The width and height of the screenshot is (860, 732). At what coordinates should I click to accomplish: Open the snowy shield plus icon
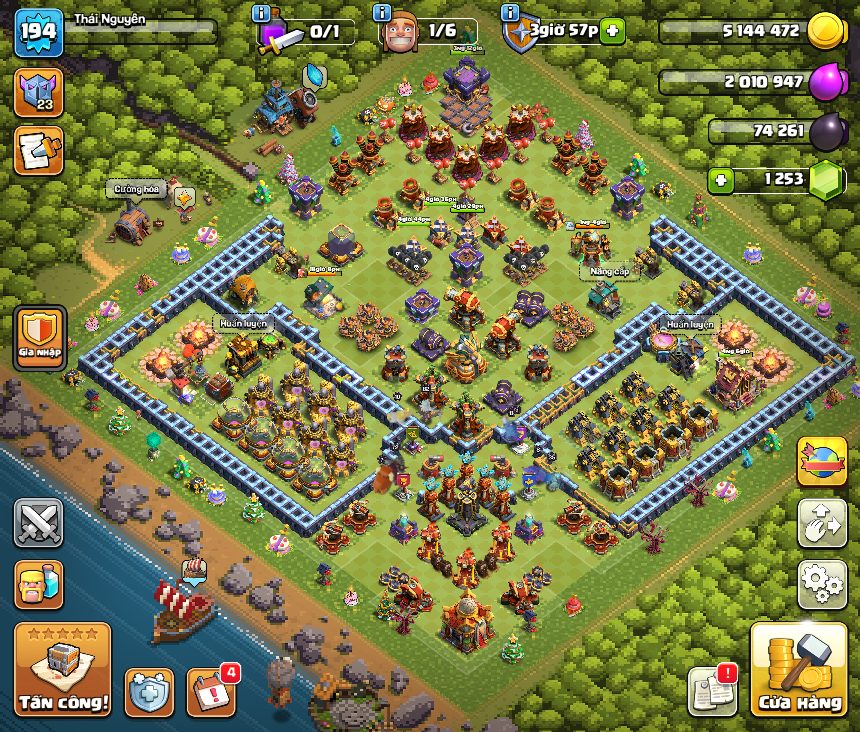(149, 691)
